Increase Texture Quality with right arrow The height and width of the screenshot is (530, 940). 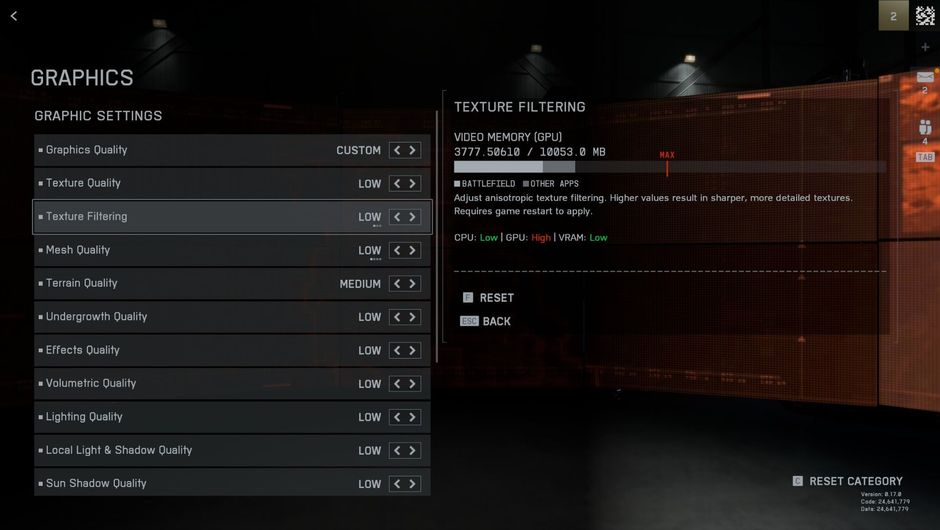[x=412, y=184]
